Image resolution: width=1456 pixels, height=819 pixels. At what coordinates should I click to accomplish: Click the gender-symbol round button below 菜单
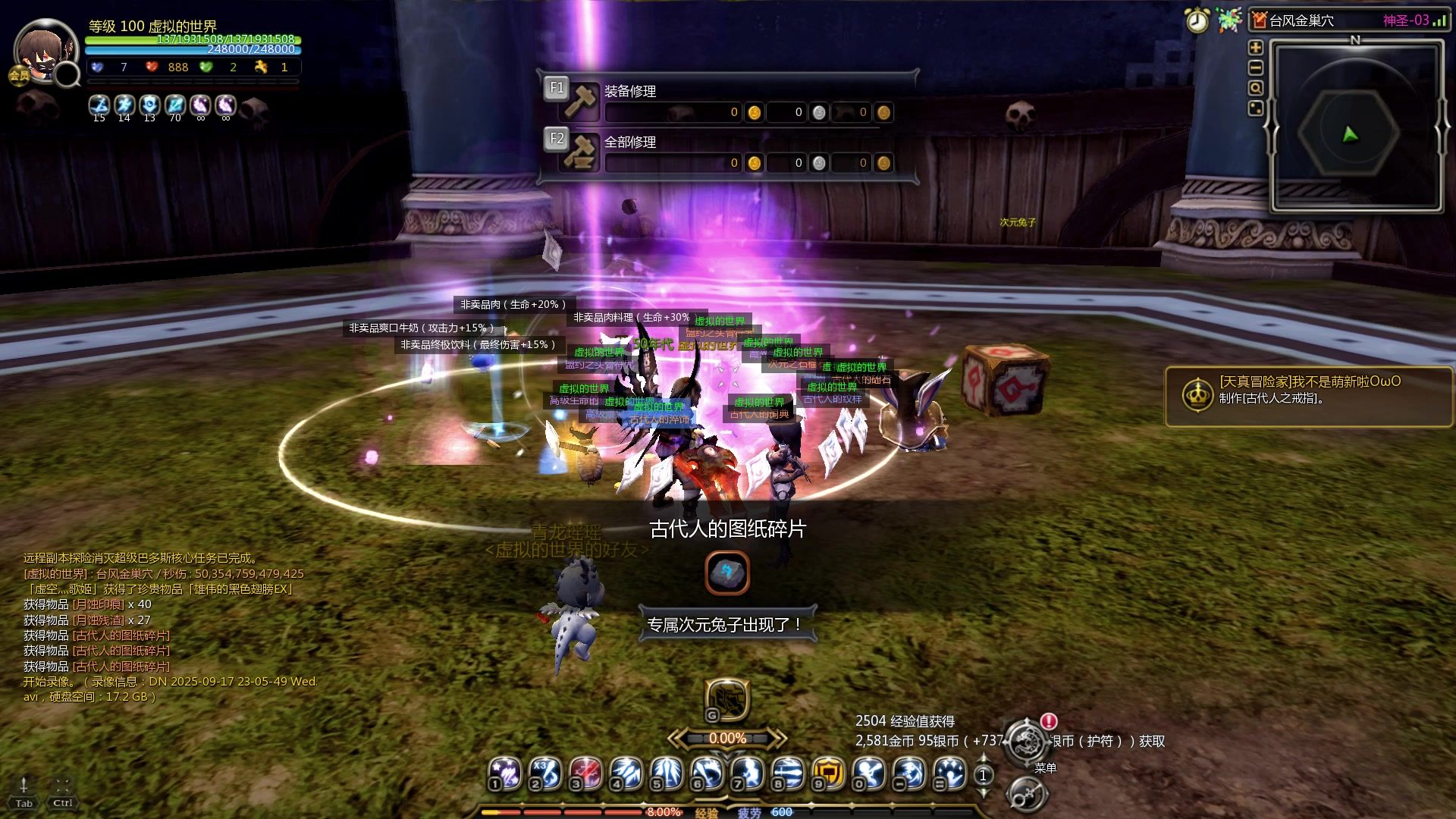tap(1027, 795)
